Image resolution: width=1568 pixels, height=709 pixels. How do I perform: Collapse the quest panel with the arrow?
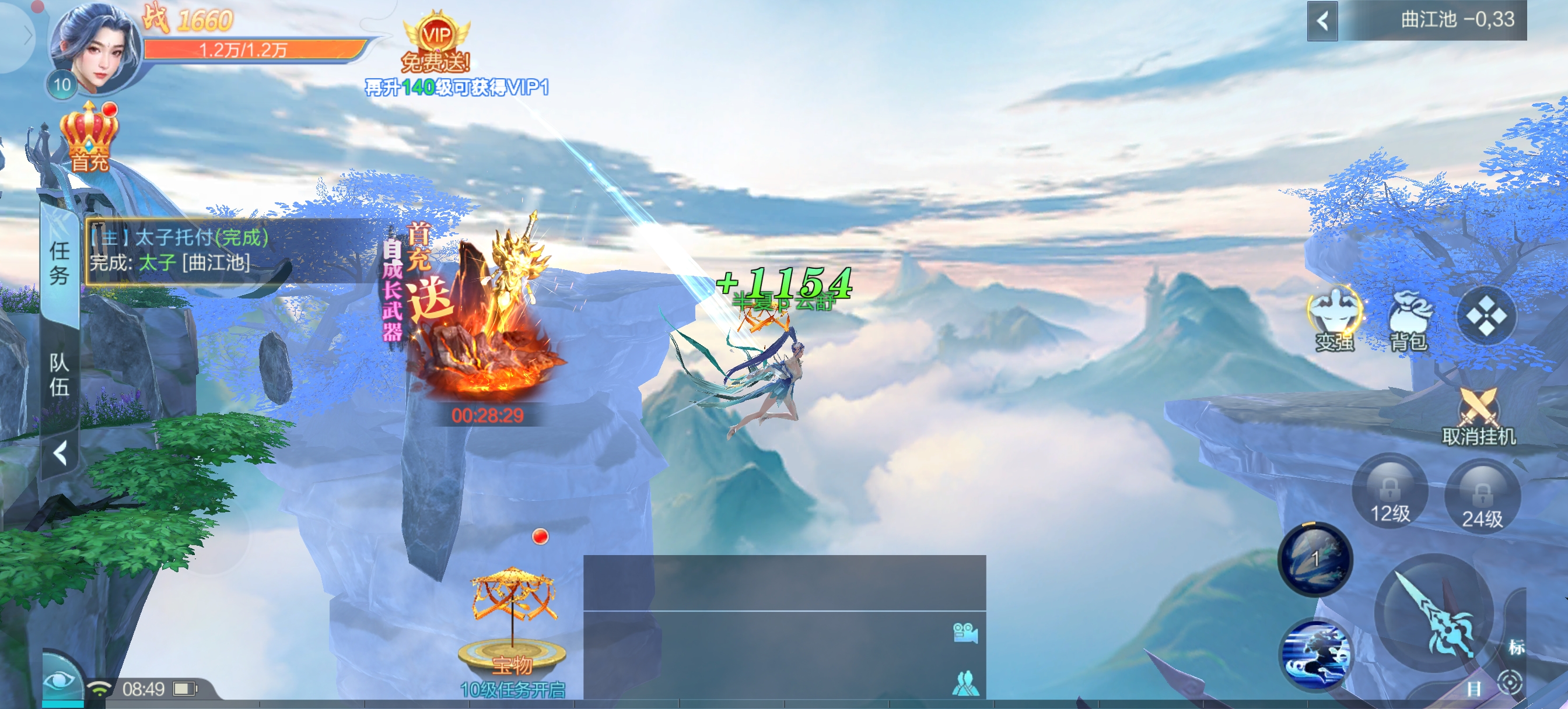tap(60, 454)
